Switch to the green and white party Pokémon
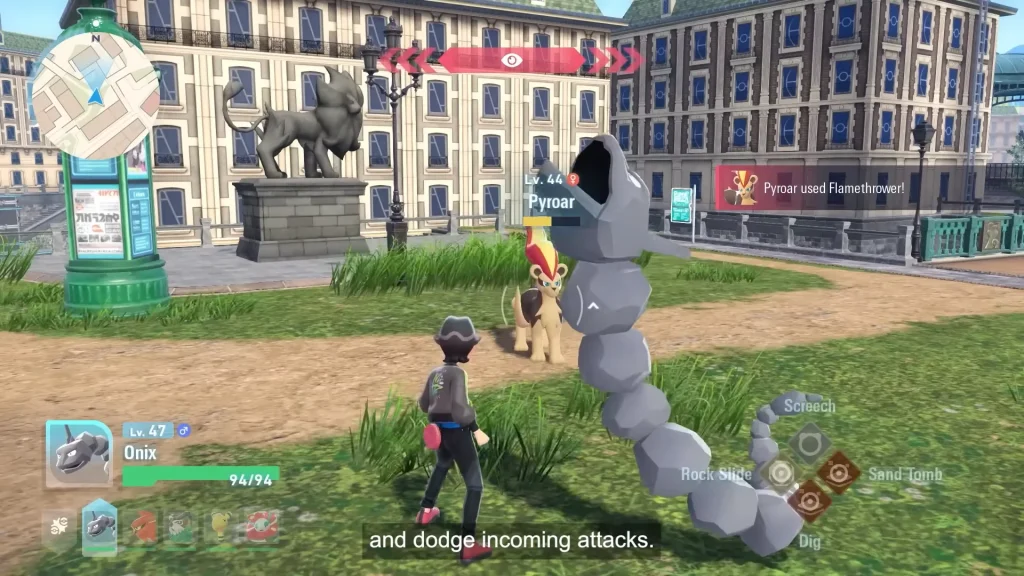Screen dimensions: 1024x576 tap(180, 526)
